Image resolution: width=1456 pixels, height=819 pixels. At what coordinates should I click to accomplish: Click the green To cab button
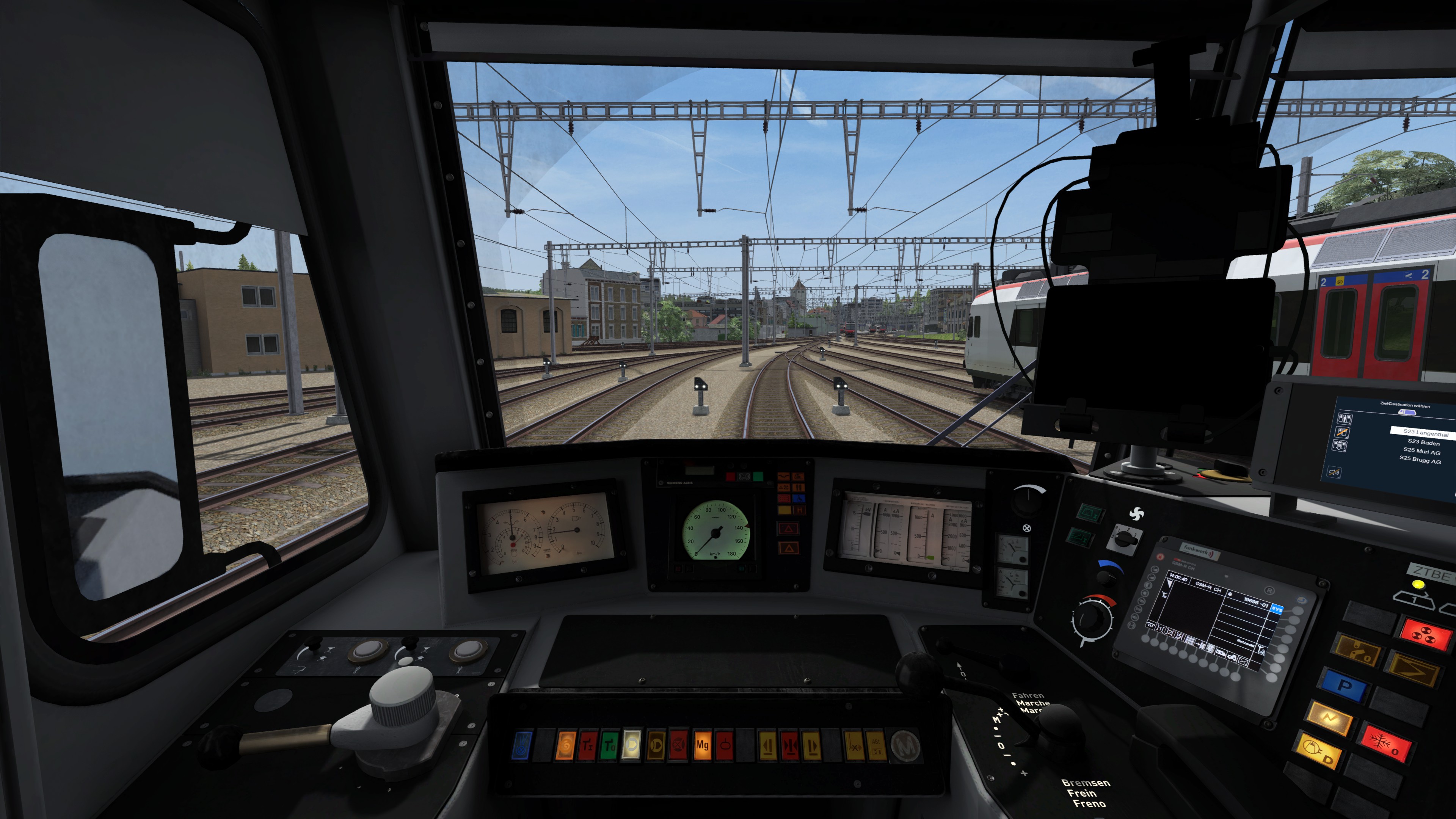[609, 745]
